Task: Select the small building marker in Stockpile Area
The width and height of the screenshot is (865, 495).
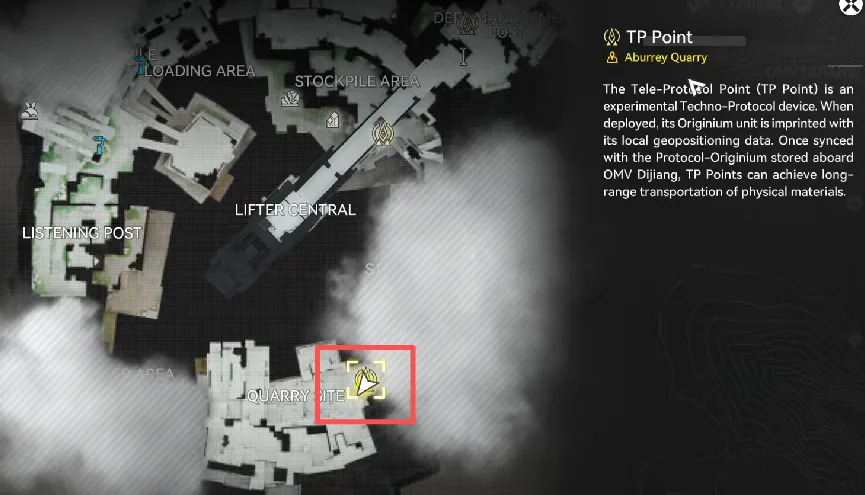Action: point(331,120)
